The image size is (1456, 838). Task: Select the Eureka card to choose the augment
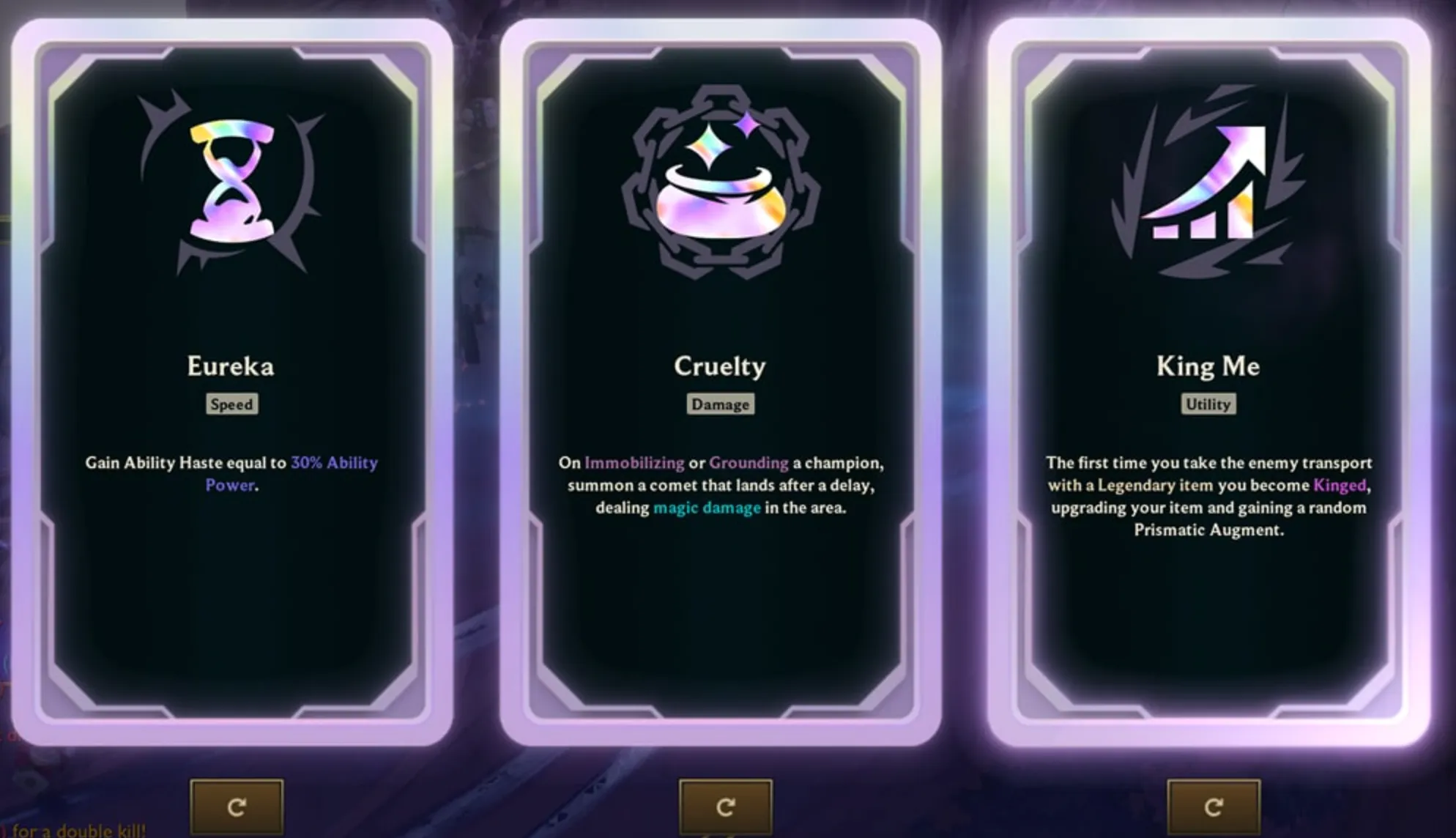[x=231, y=623]
